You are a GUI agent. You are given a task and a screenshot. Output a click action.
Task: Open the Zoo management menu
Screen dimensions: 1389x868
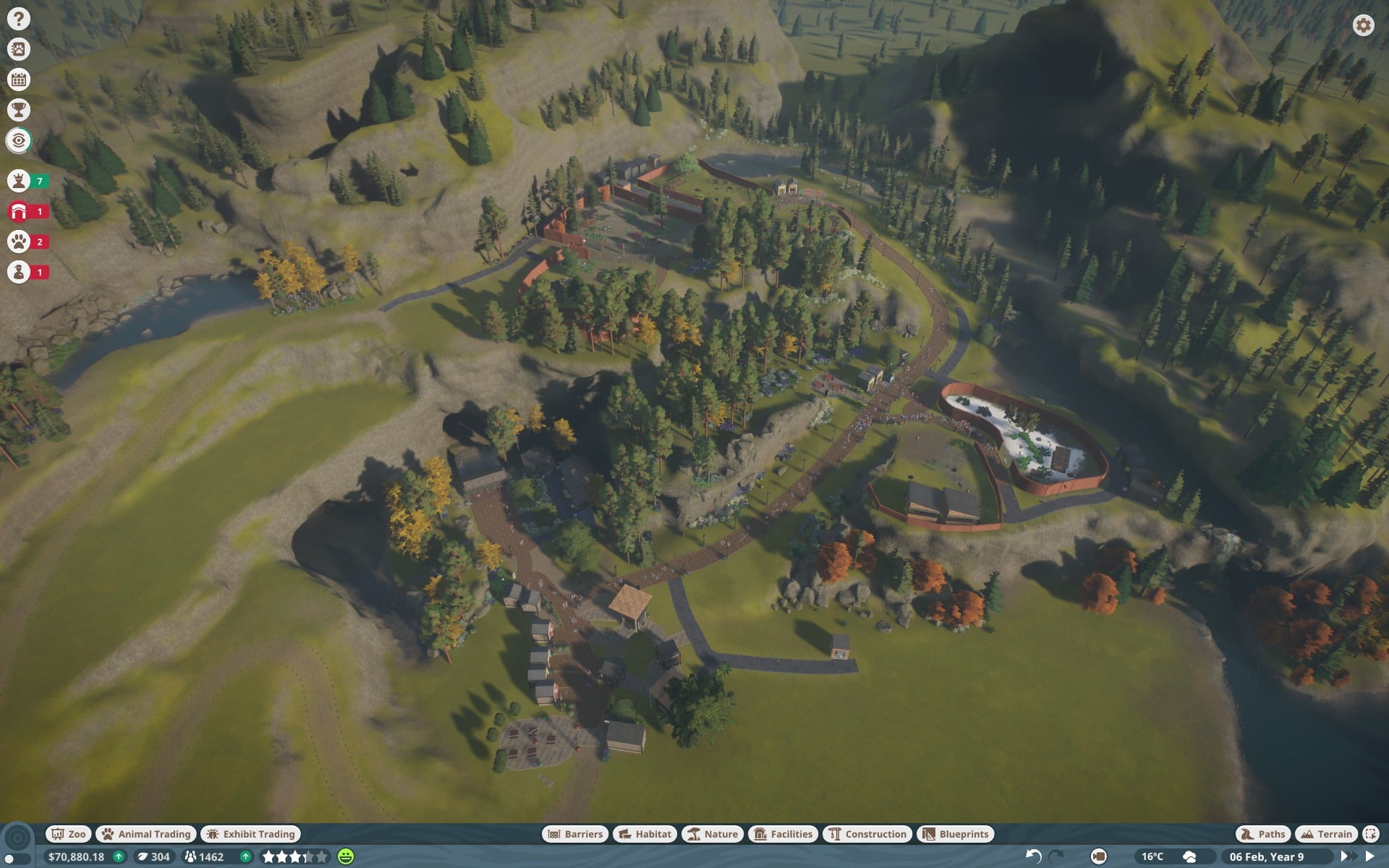click(68, 834)
